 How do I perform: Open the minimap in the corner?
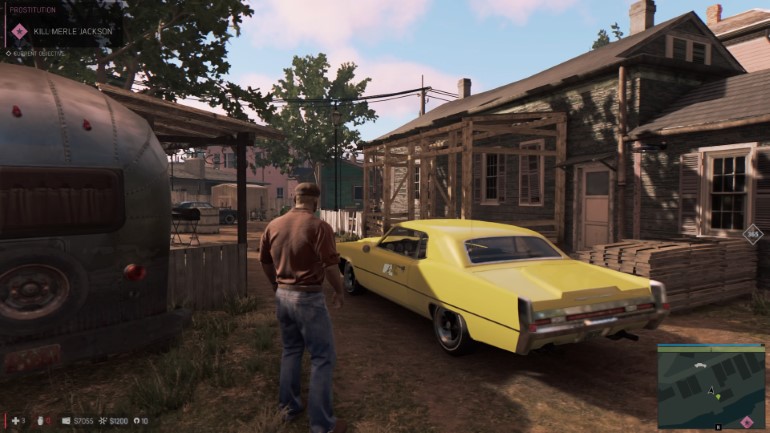[x=710, y=386]
